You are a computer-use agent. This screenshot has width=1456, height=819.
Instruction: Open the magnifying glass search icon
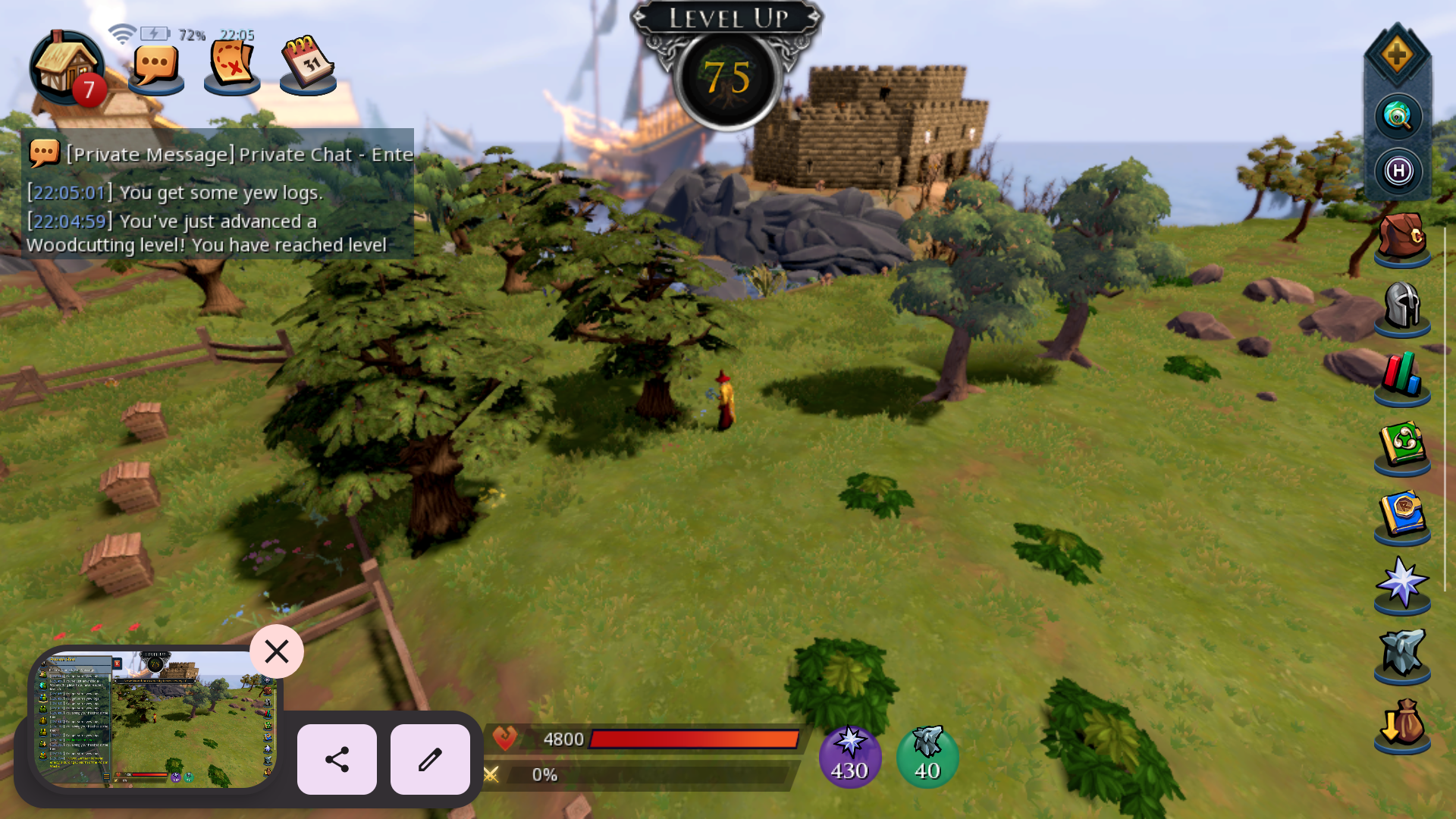(x=1398, y=117)
